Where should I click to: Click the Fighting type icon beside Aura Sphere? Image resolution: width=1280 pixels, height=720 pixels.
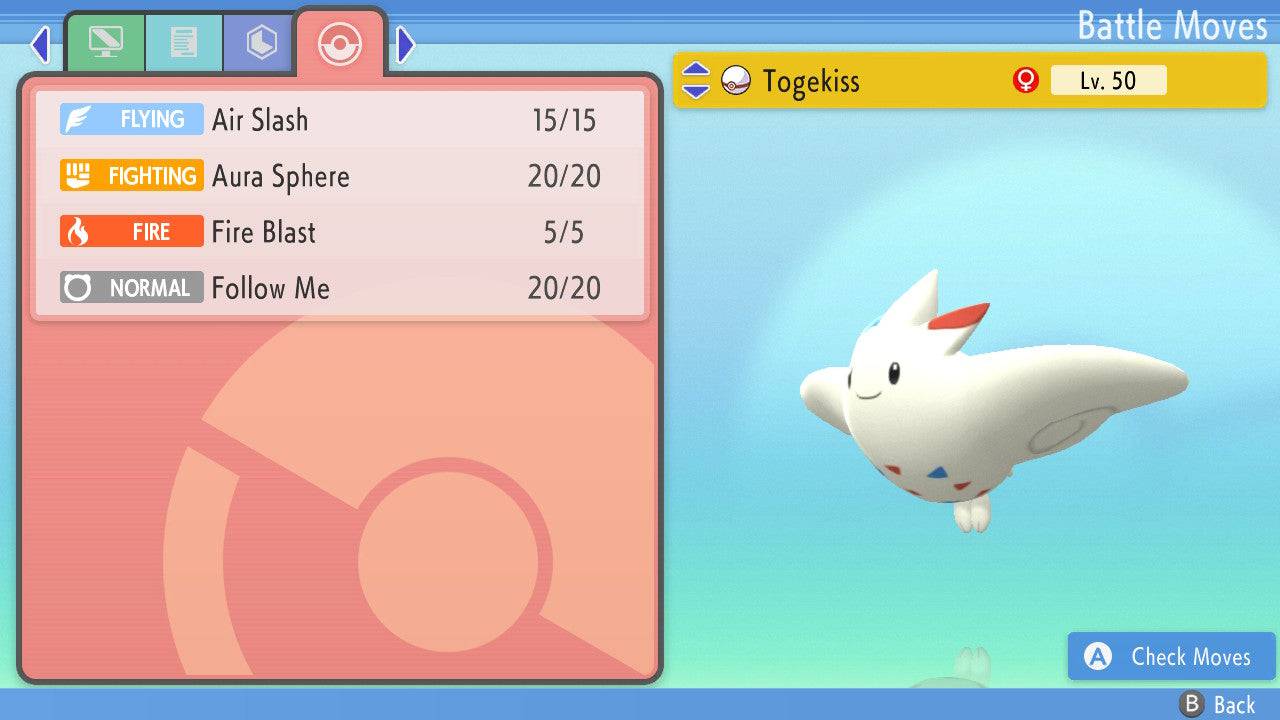131,175
